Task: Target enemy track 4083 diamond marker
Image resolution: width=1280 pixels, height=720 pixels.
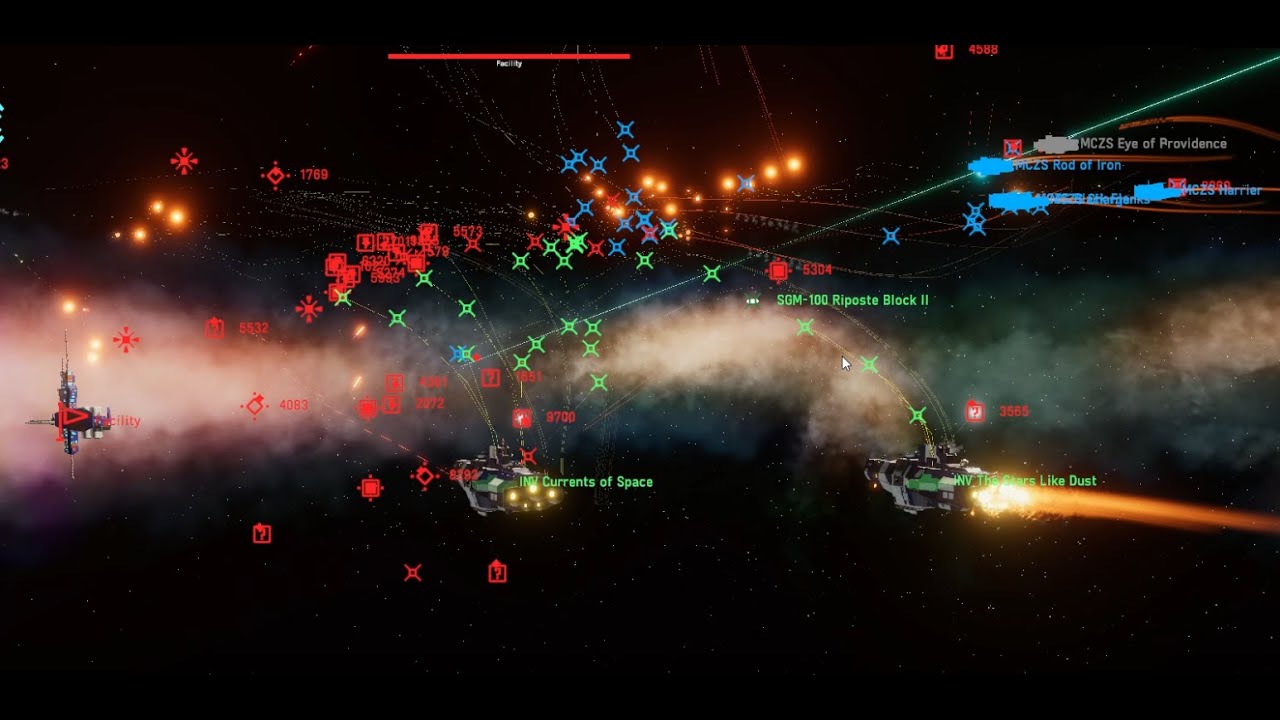Action: tap(255, 405)
